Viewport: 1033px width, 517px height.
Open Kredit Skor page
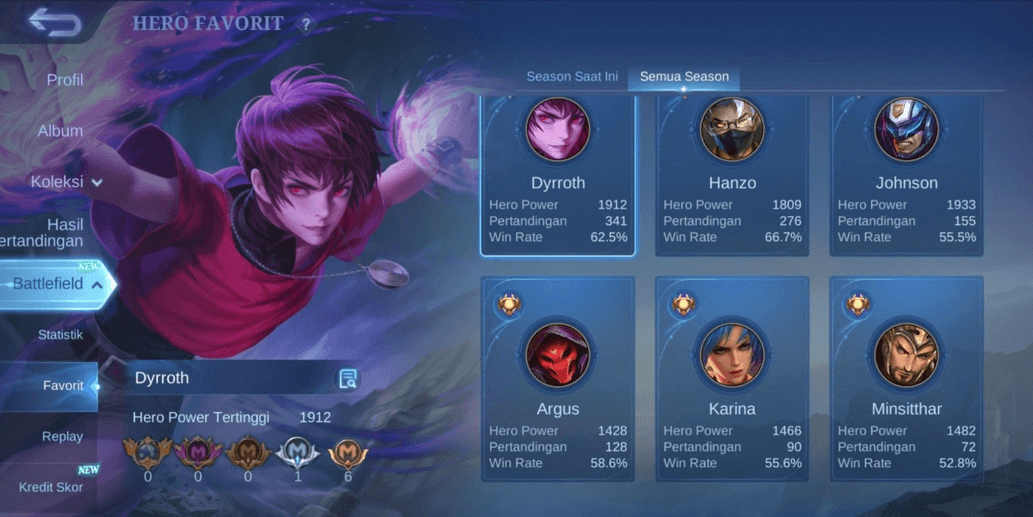[x=51, y=487]
